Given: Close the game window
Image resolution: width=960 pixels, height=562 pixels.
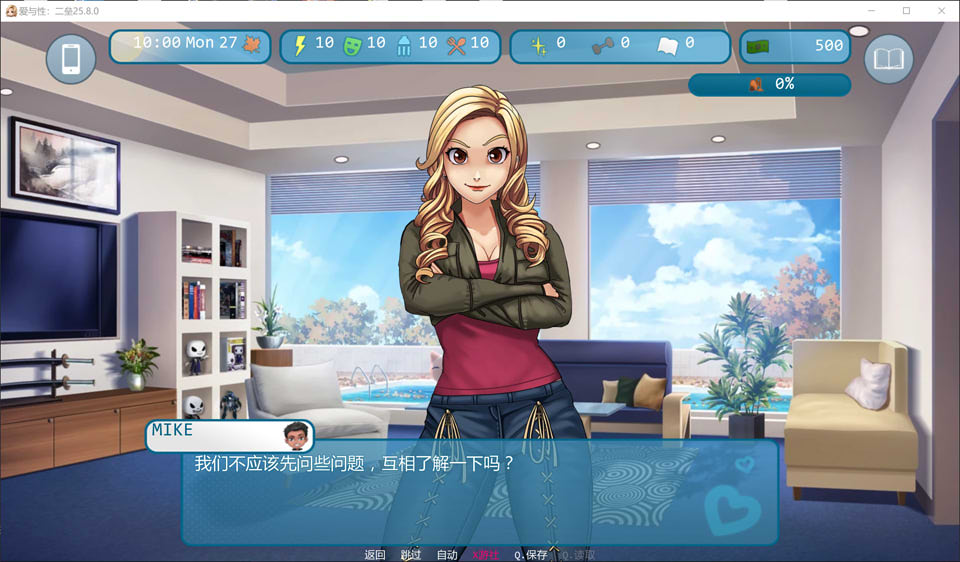Looking at the screenshot, I should click(936, 10).
